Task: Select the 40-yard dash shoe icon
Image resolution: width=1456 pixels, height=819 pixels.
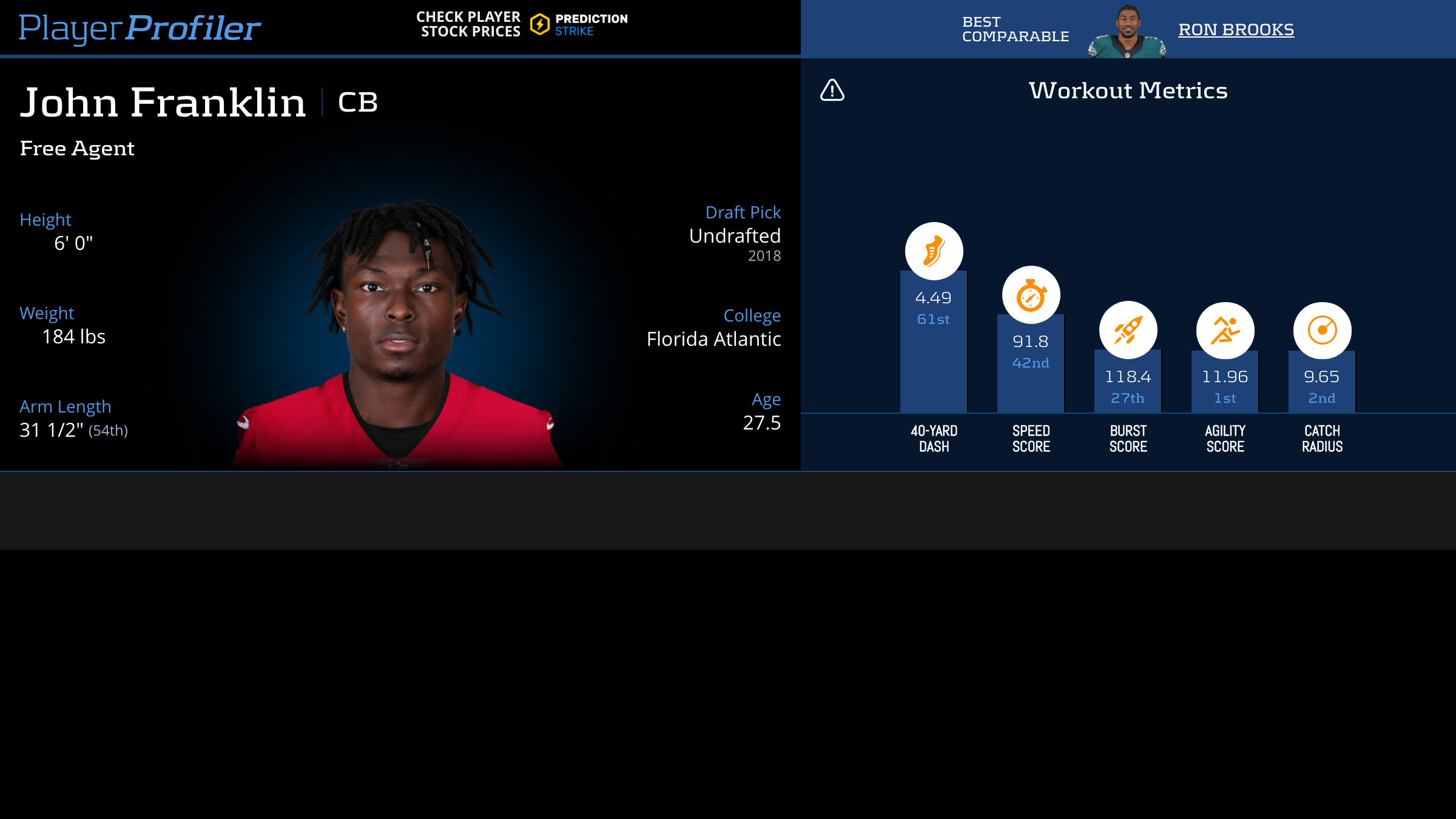Action: point(934,251)
